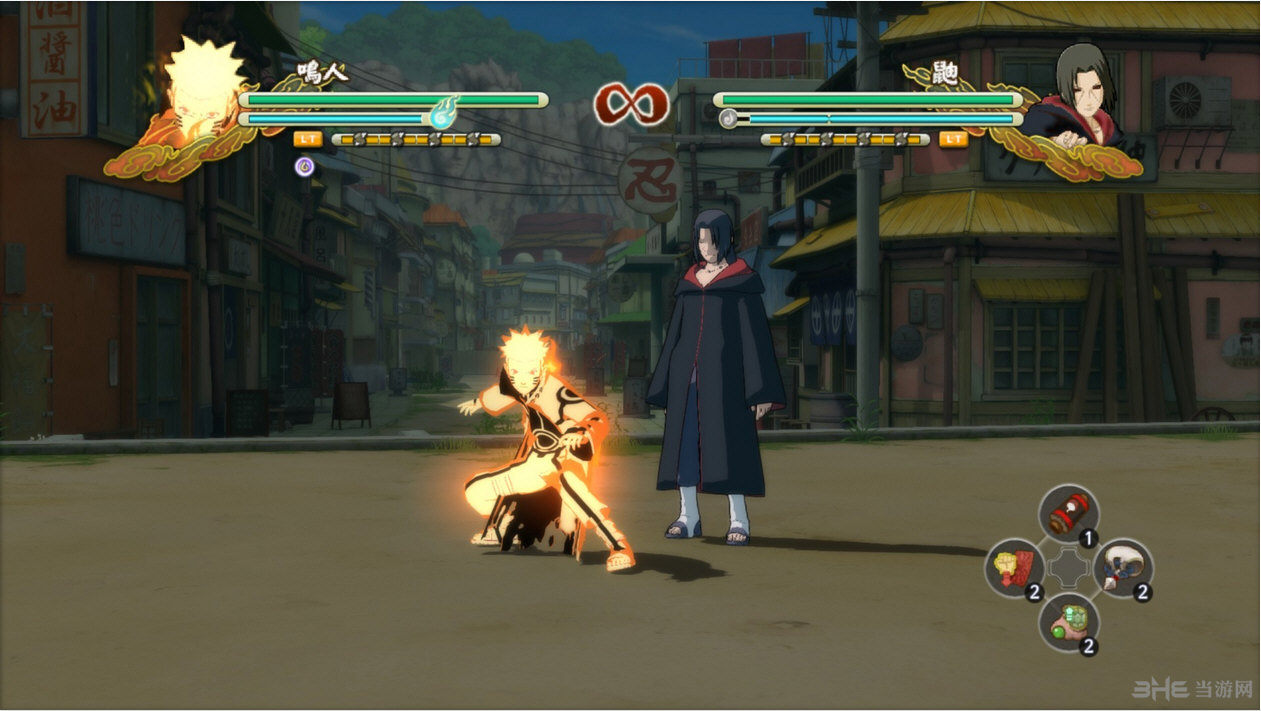
Task: Open the 3HE 当游网 watermark logo
Action: [x=1192, y=689]
